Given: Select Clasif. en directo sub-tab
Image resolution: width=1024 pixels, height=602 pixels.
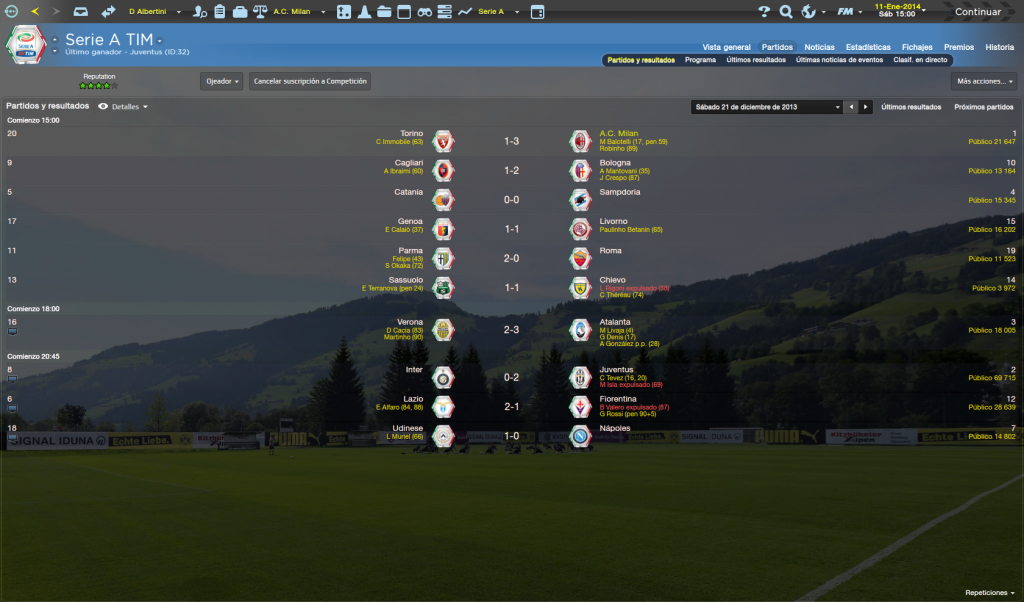Looking at the screenshot, I should pos(920,60).
